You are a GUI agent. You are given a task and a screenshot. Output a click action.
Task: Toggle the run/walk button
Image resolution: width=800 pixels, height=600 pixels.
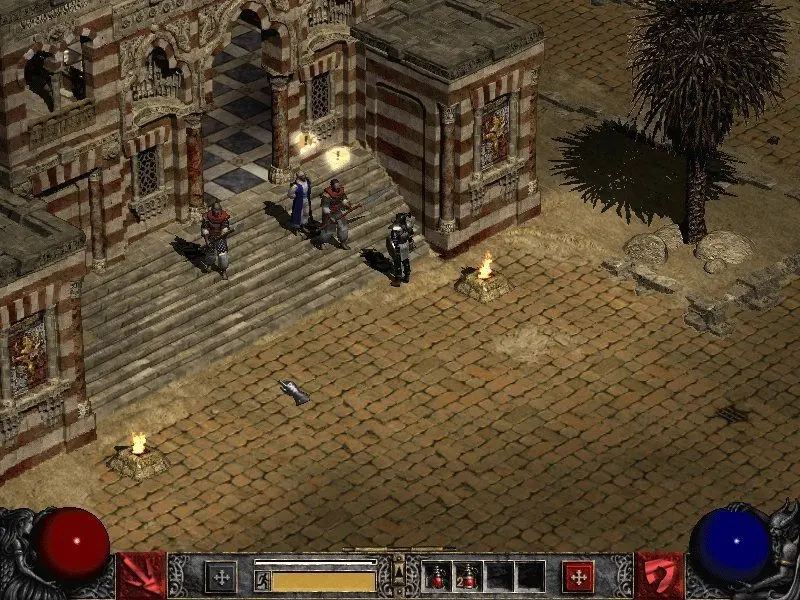[x=263, y=580]
